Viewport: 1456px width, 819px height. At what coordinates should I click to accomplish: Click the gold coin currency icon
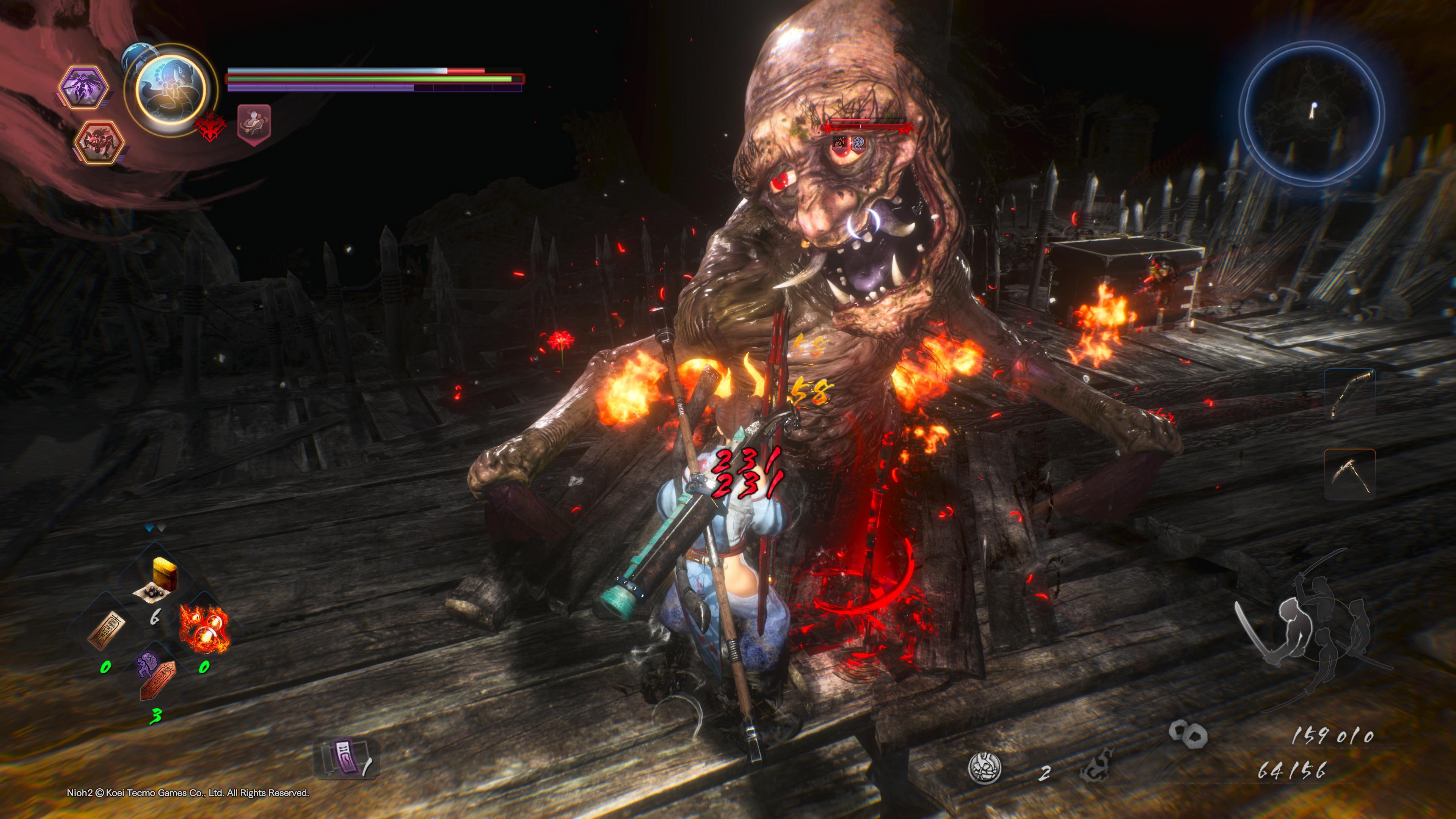point(1188,734)
